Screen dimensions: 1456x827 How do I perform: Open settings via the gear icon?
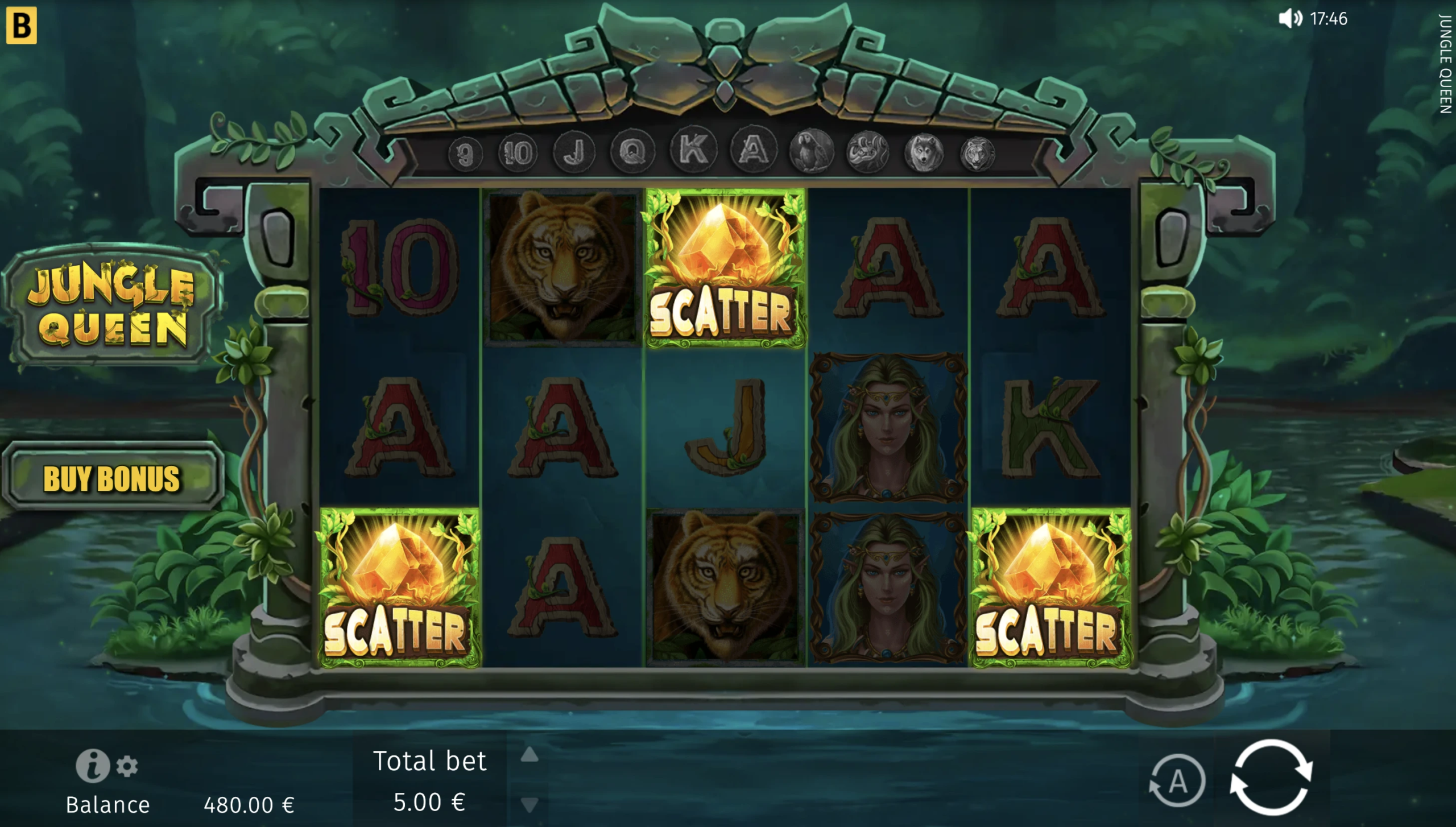127,767
